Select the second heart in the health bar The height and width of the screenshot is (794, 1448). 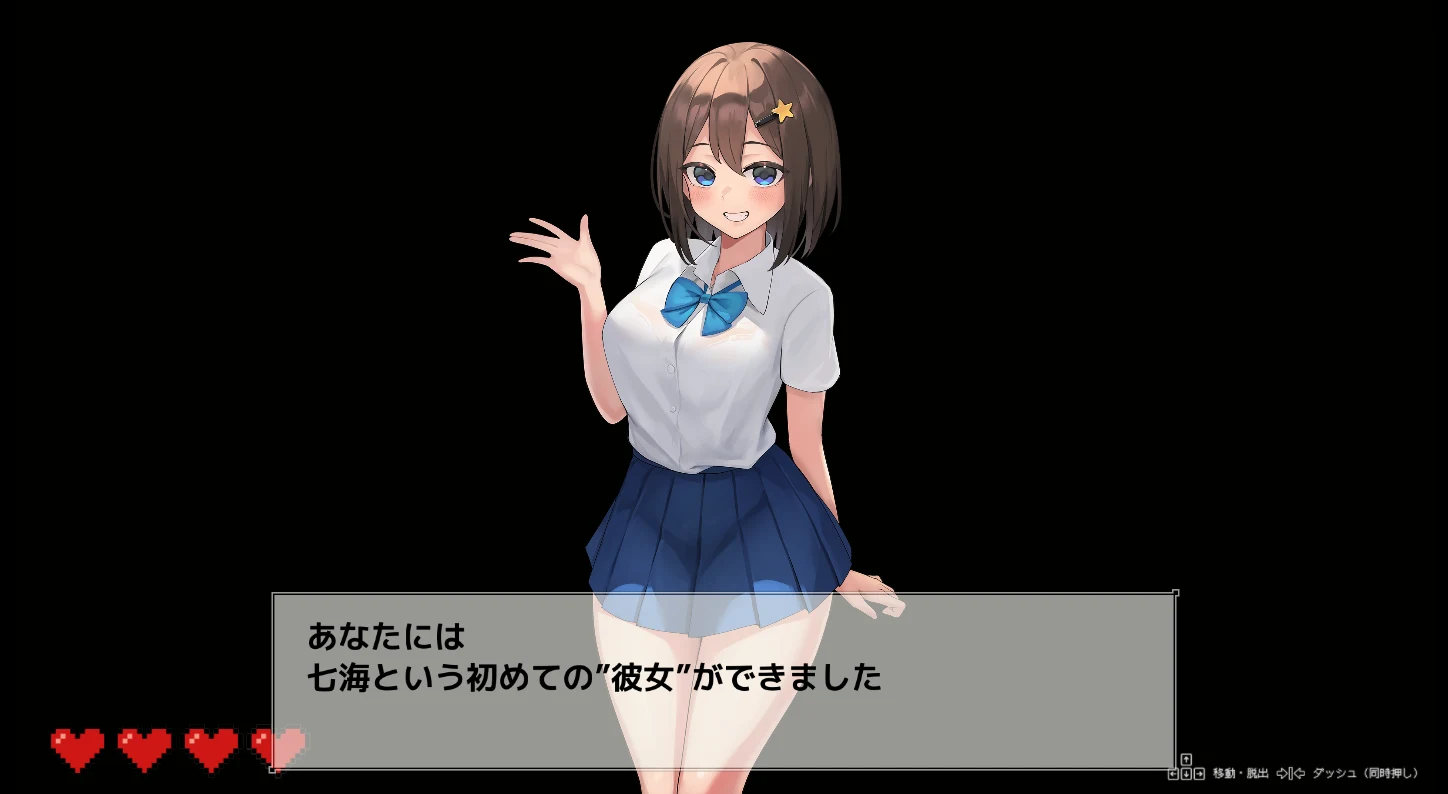pos(143,746)
